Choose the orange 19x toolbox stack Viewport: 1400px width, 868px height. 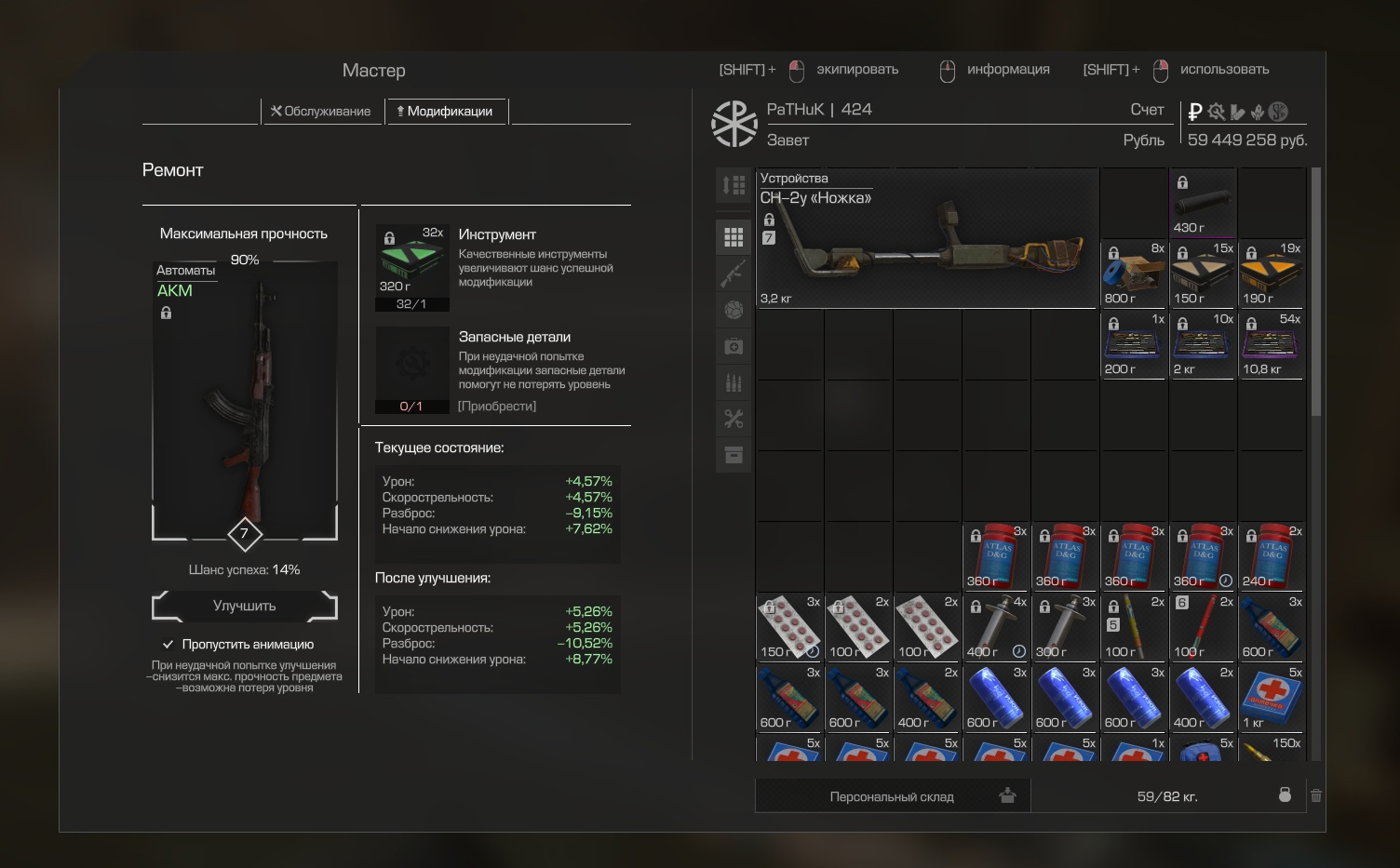(x=1272, y=274)
